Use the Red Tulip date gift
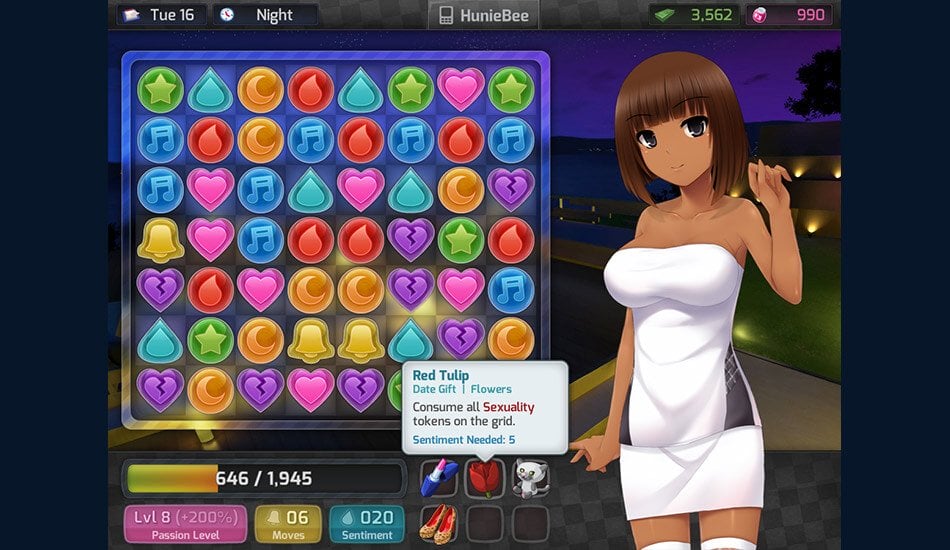950x550 pixels. (x=485, y=477)
